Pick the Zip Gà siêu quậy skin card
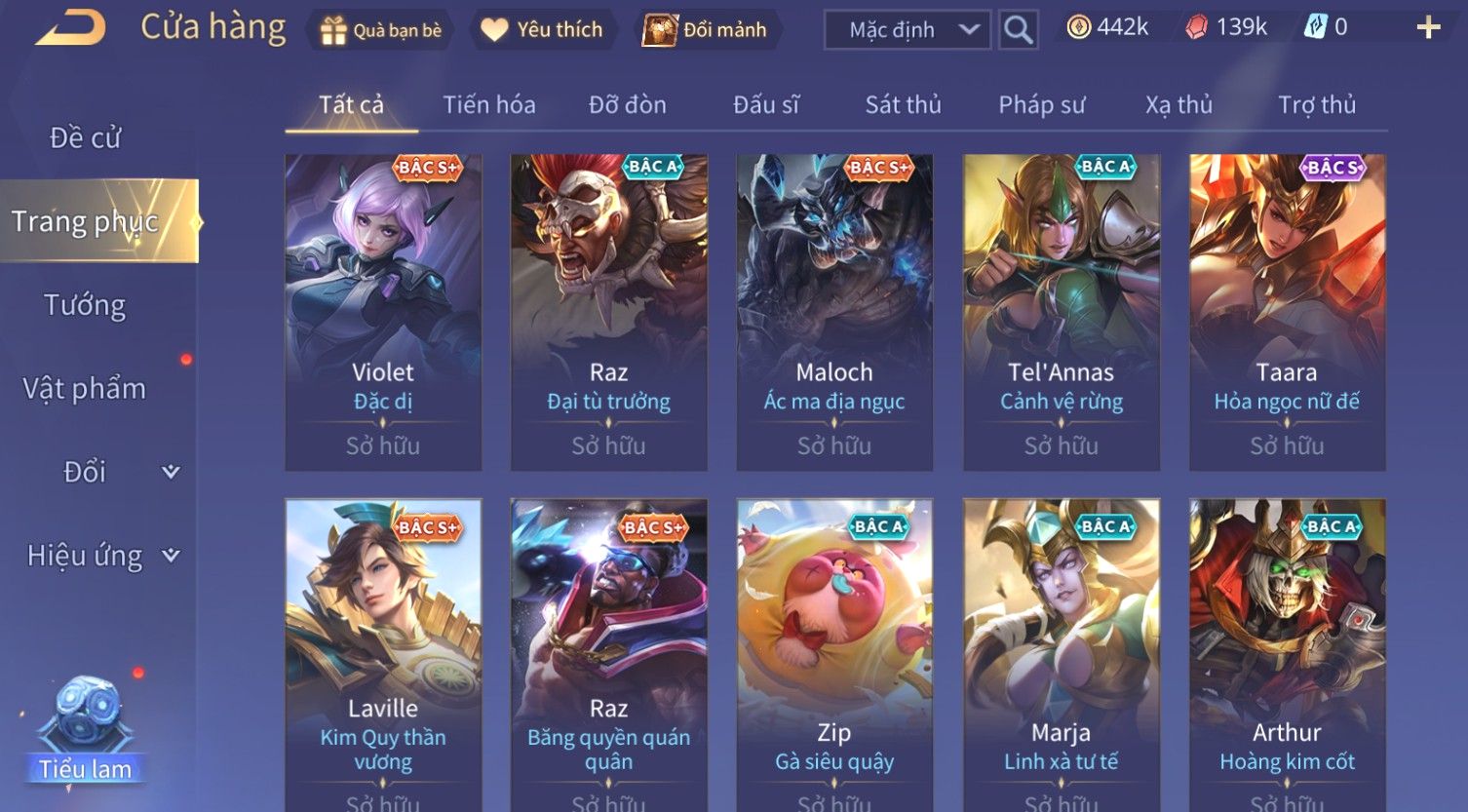The height and width of the screenshot is (812, 1468). pos(834,653)
